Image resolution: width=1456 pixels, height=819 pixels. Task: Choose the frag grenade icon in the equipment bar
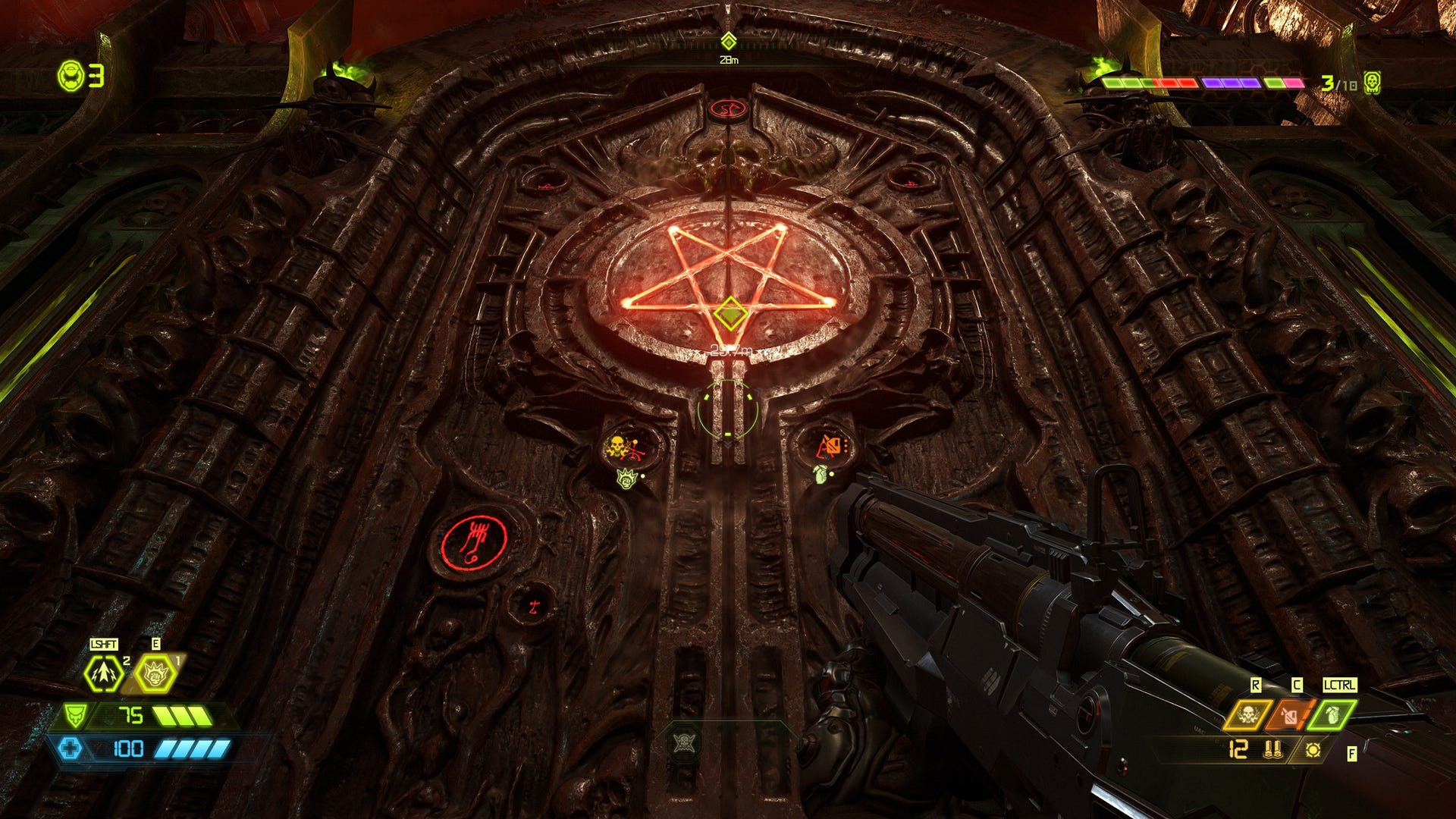tap(1332, 714)
